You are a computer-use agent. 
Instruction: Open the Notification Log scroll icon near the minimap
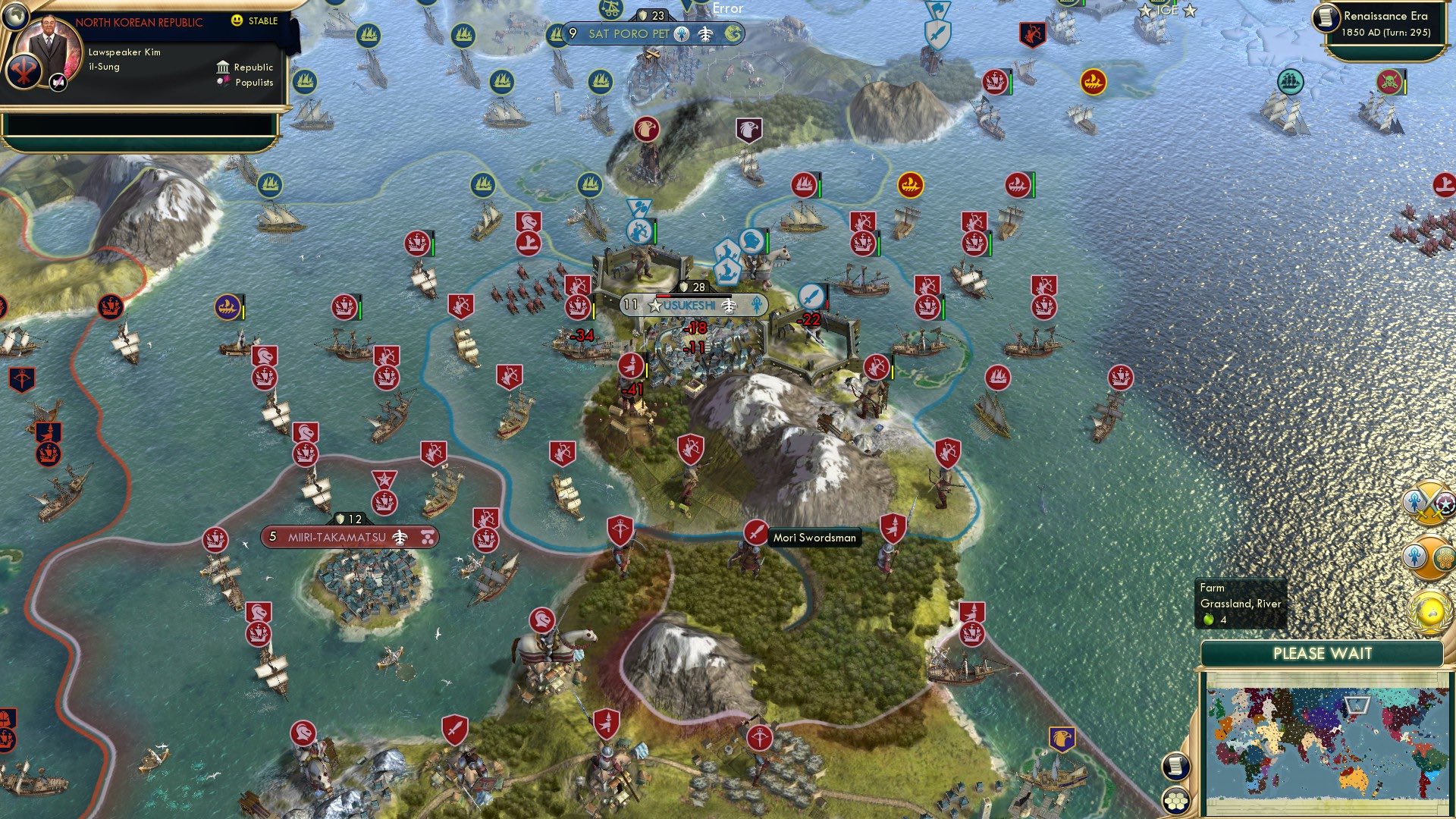[x=1176, y=767]
